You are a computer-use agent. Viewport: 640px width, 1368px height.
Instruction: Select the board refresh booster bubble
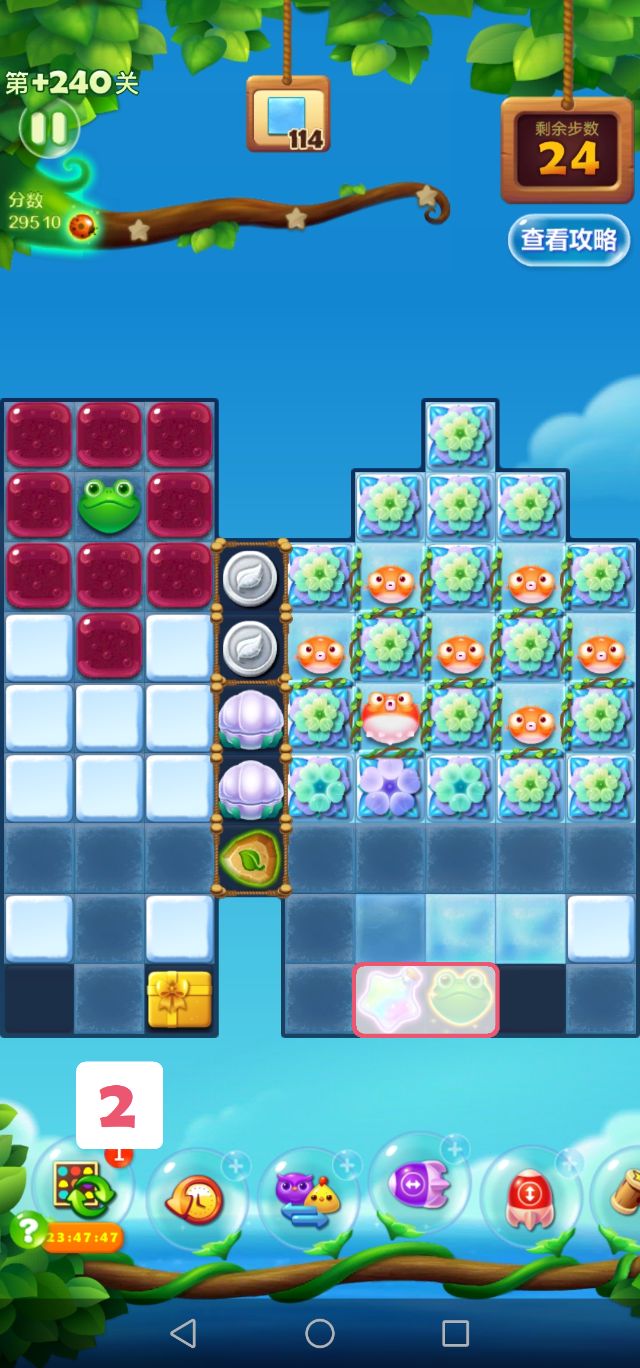pos(84,1187)
